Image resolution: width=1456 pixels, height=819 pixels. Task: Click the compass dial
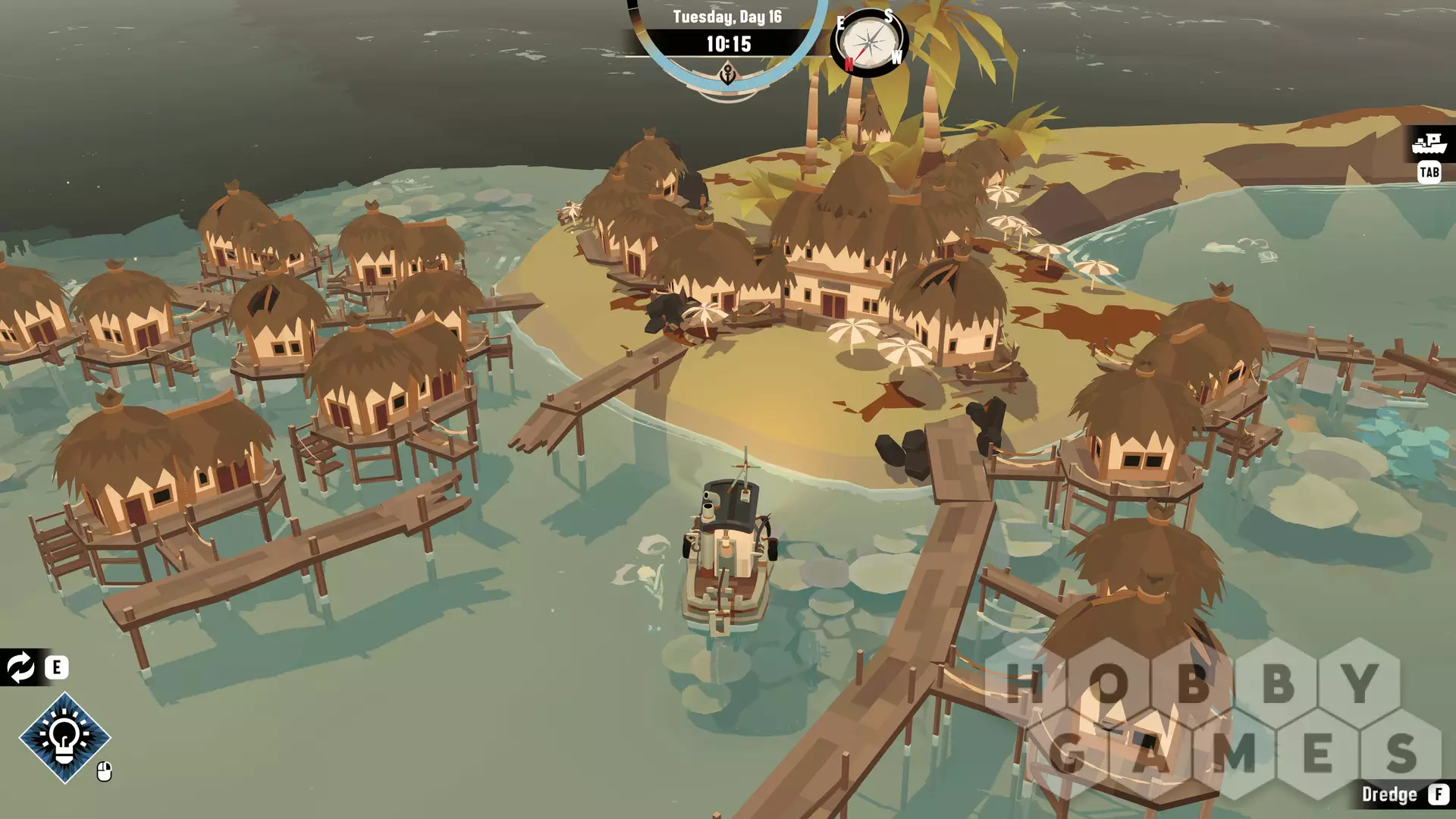(869, 42)
